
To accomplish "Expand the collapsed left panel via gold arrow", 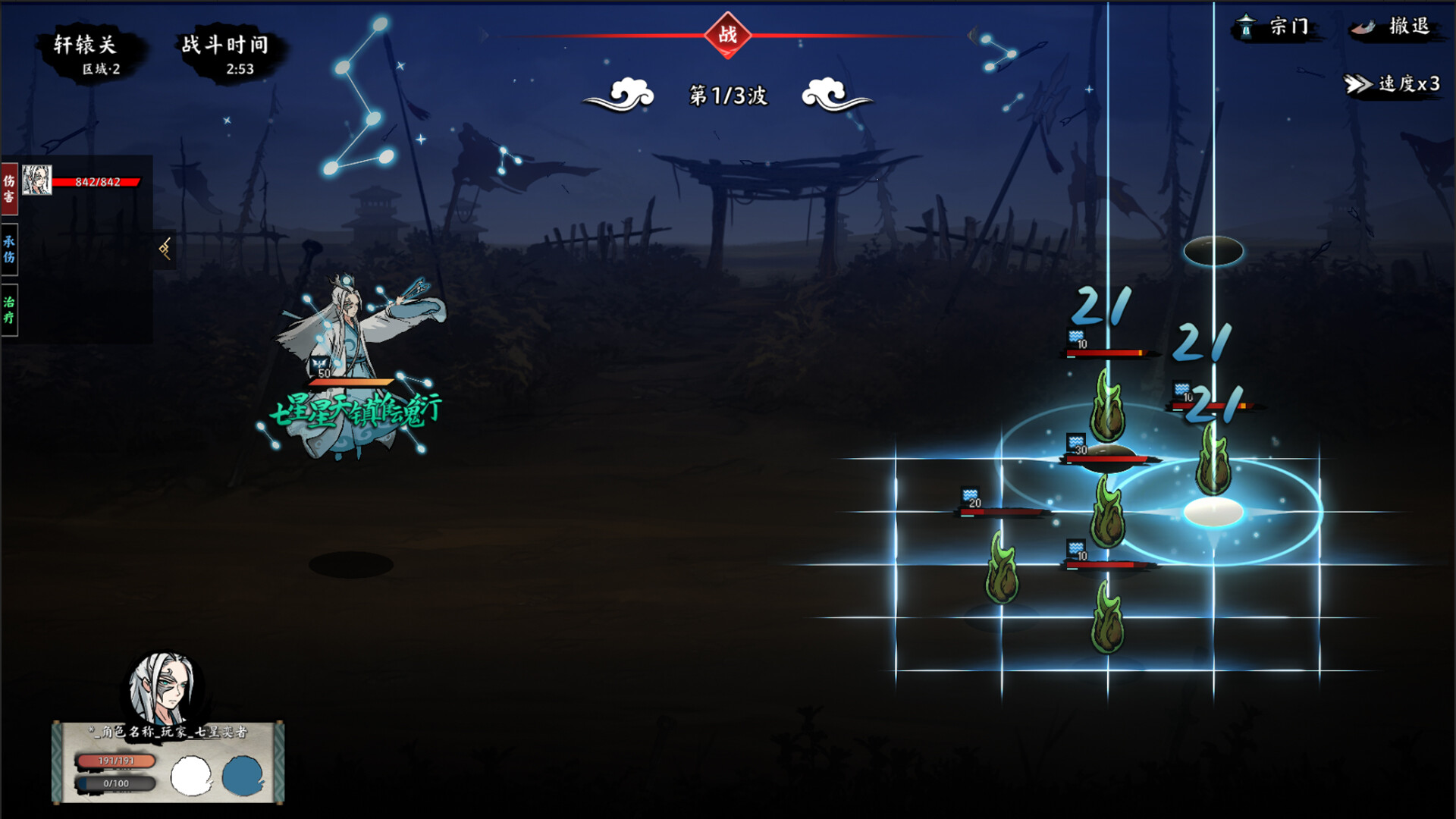I will (165, 249).
